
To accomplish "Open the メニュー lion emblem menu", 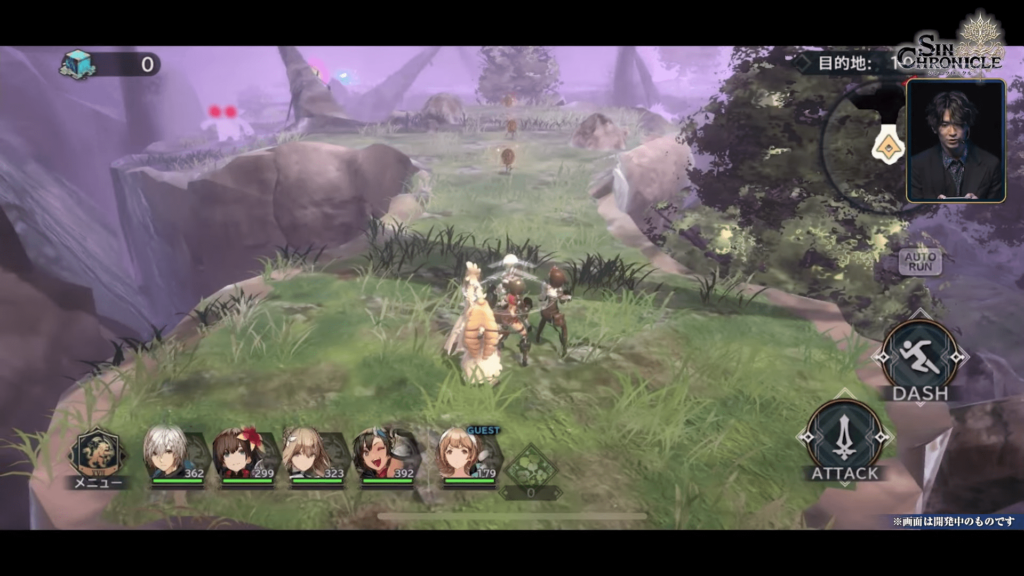I will [97, 454].
